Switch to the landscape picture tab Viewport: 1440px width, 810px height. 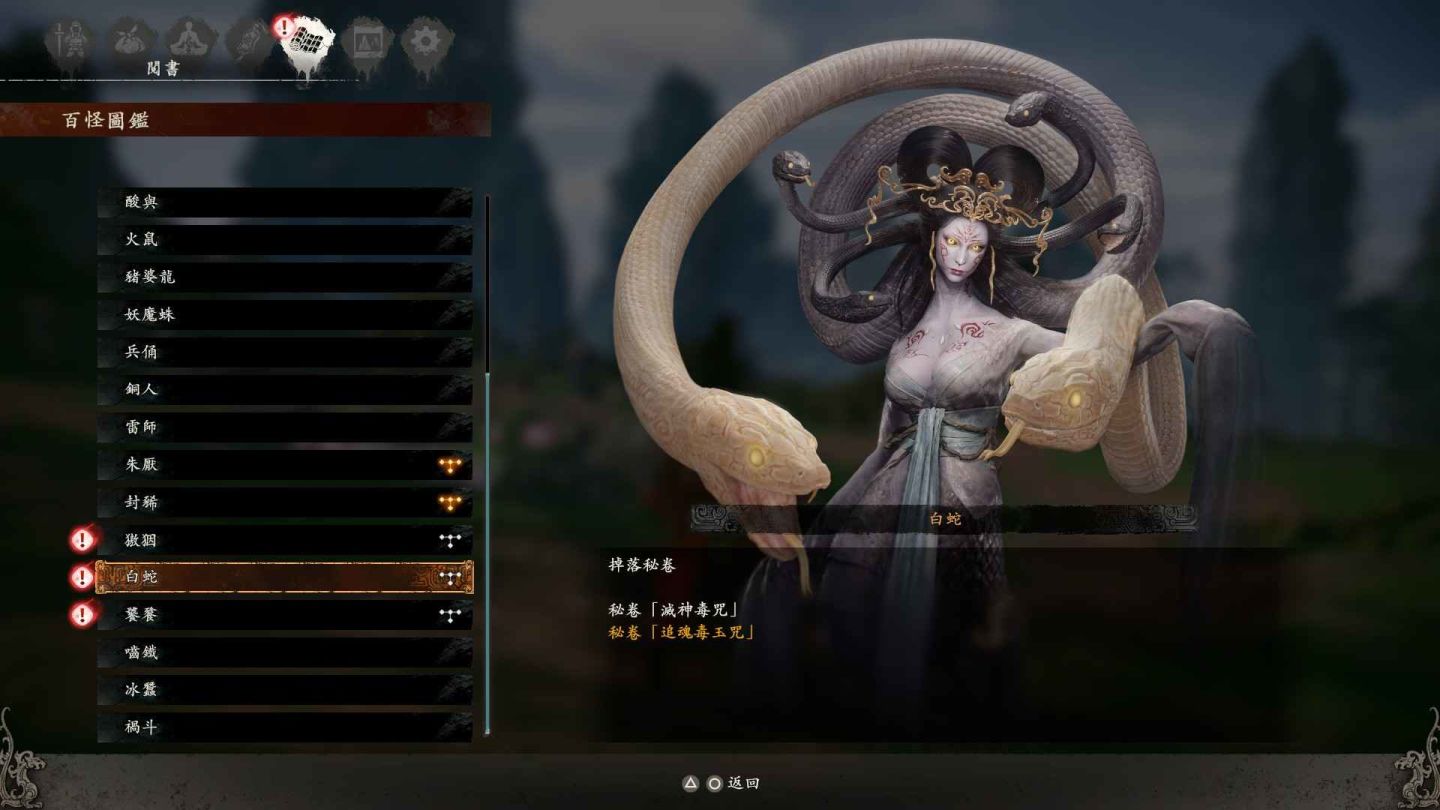click(x=366, y=42)
